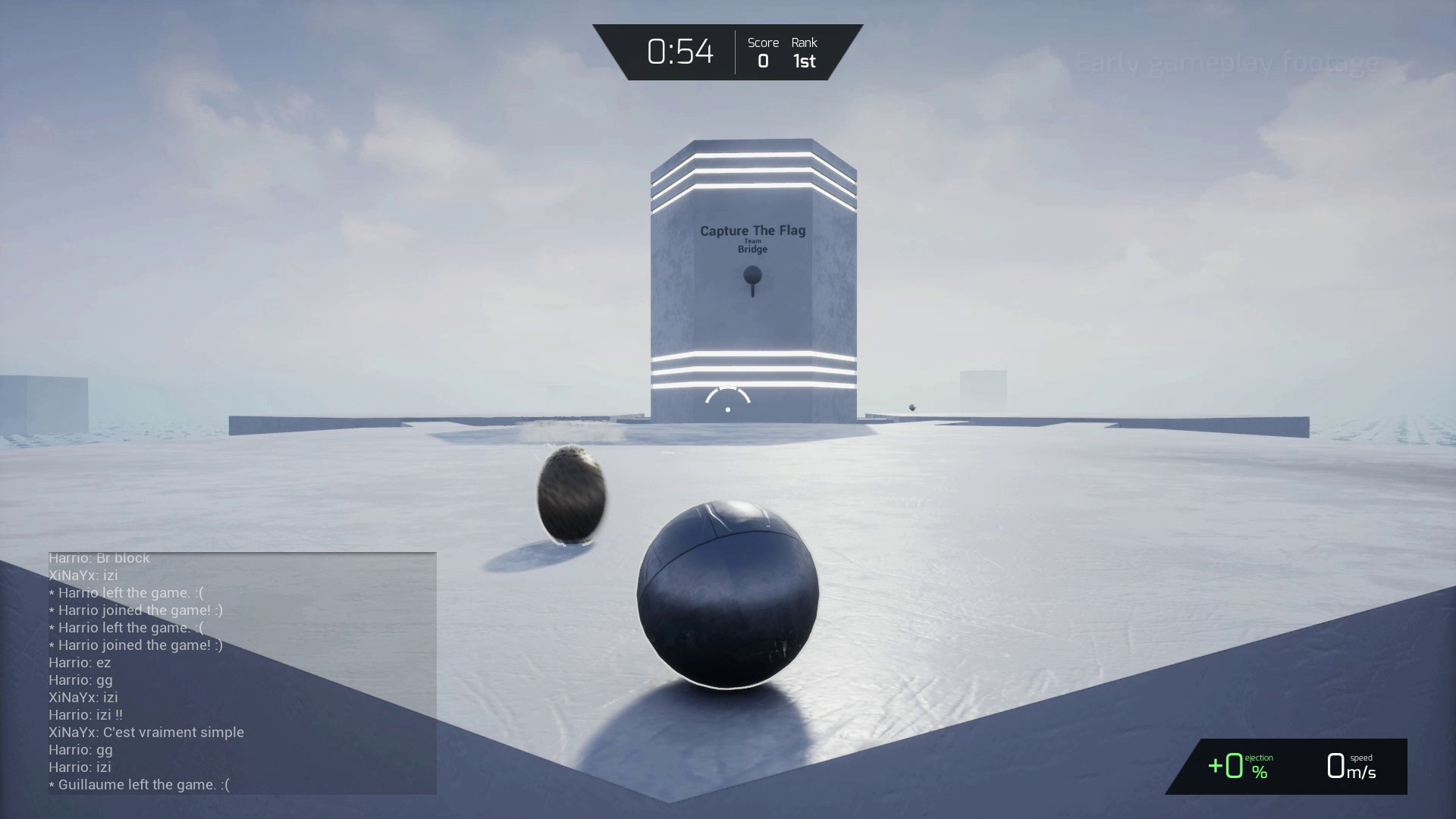Click XiNaYx's C'est vraiment simple chat line

tap(146, 732)
